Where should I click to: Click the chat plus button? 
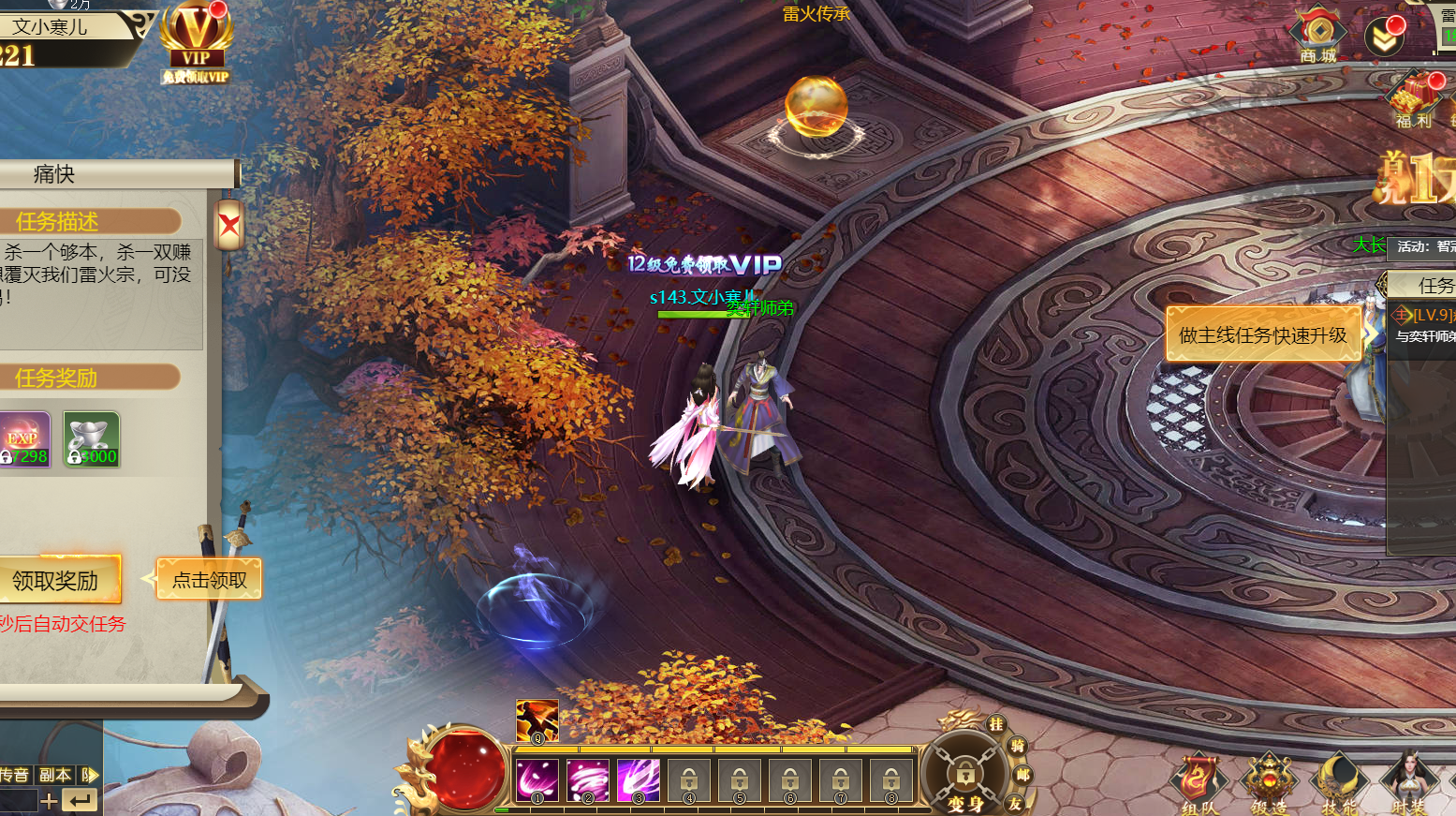(50, 800)
